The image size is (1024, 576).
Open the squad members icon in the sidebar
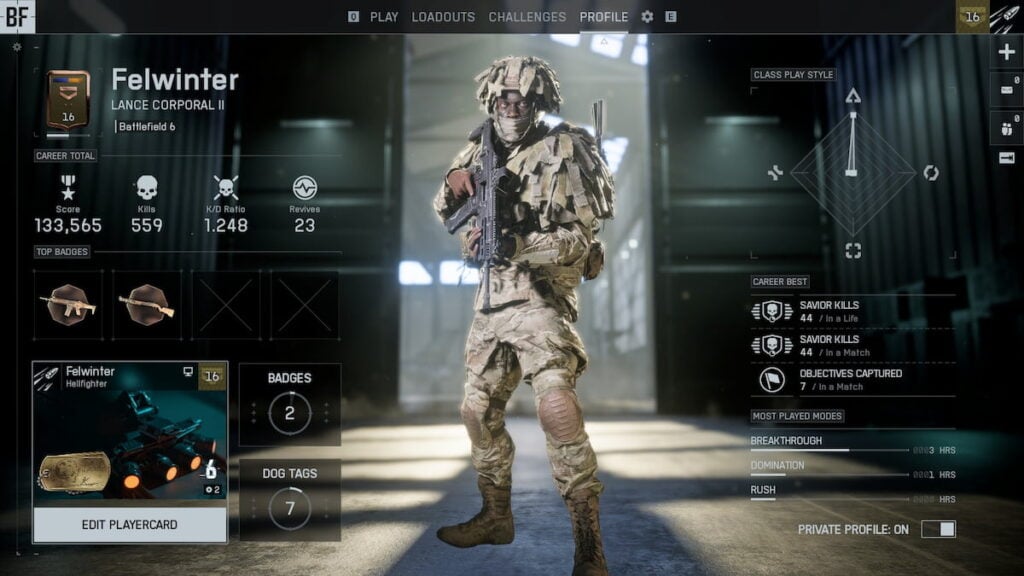[x=1006, y=124]
